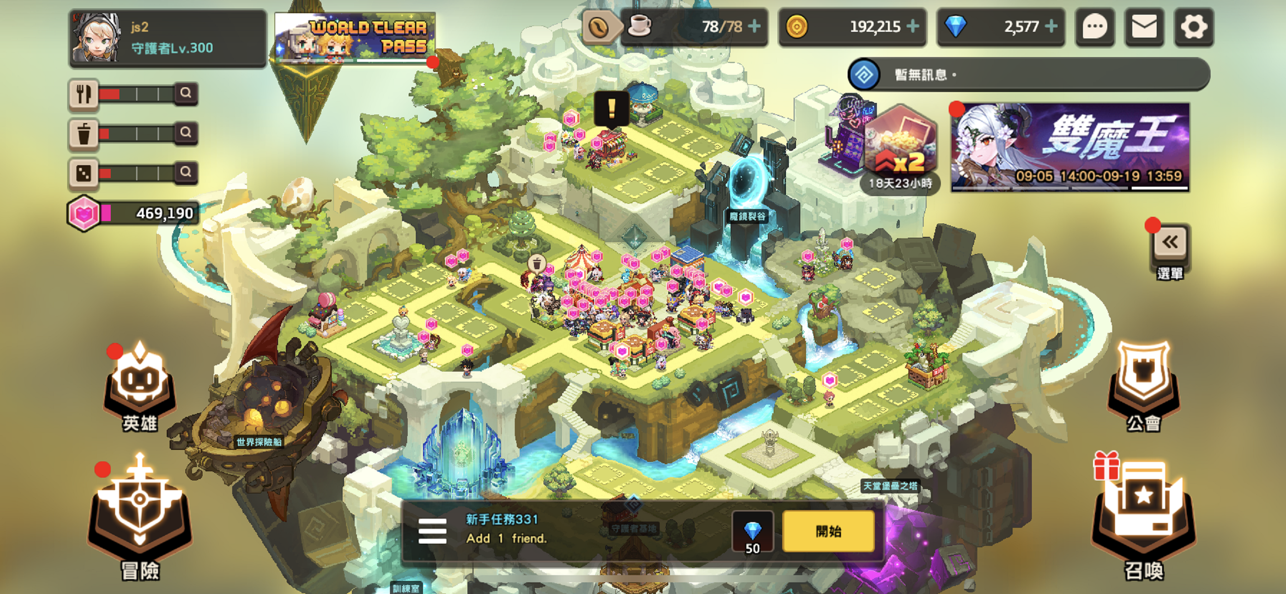Open the 召喚 summon menu
1286x594 pixels.
1143,515
